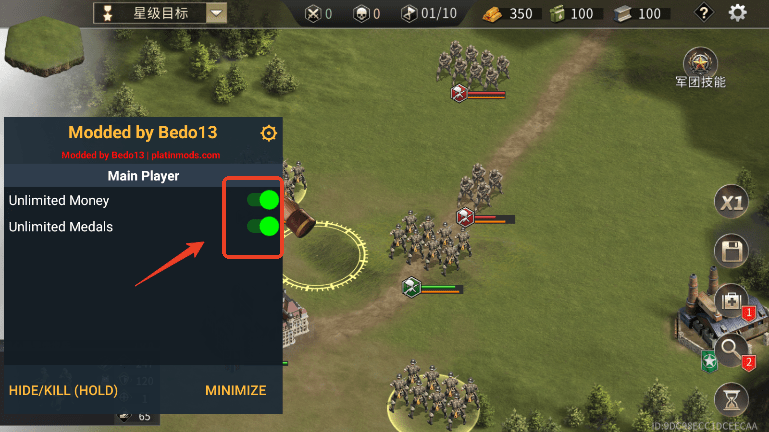
Task: Expand the Main Player section header
Action: 143,176
